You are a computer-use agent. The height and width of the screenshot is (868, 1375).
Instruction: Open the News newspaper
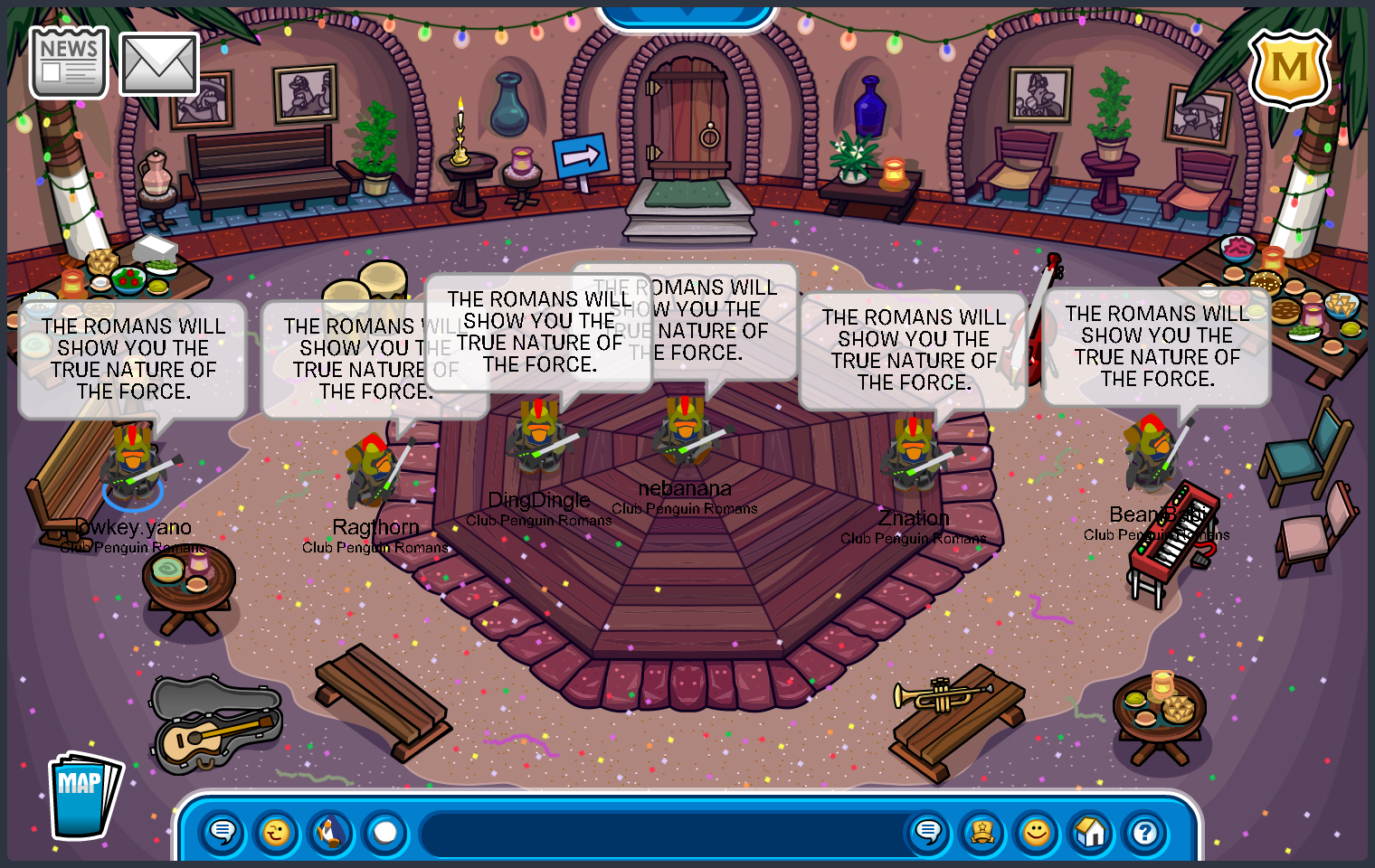click(69, 62)
